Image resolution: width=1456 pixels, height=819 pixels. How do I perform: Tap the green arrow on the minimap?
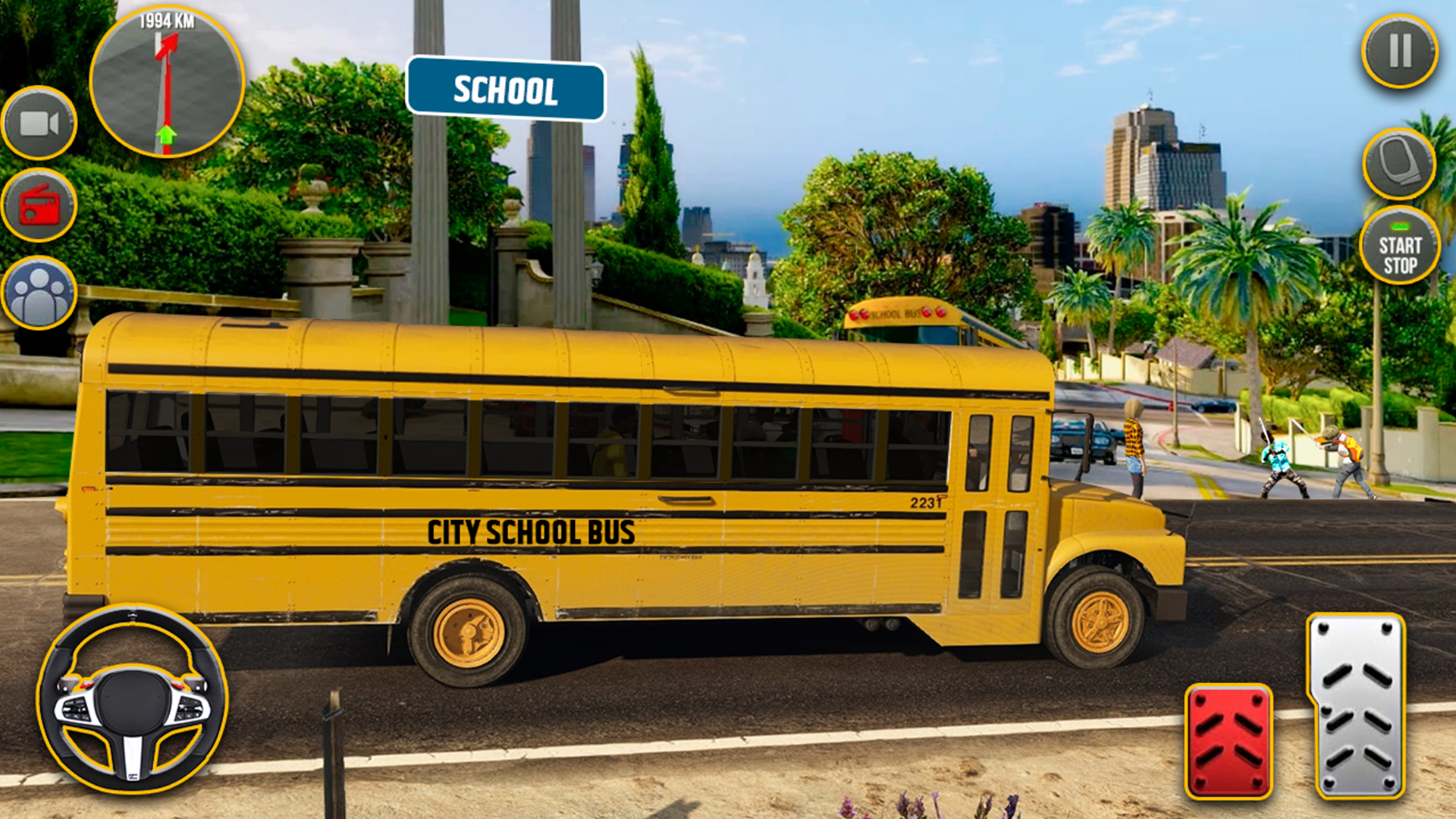[167, 136]
